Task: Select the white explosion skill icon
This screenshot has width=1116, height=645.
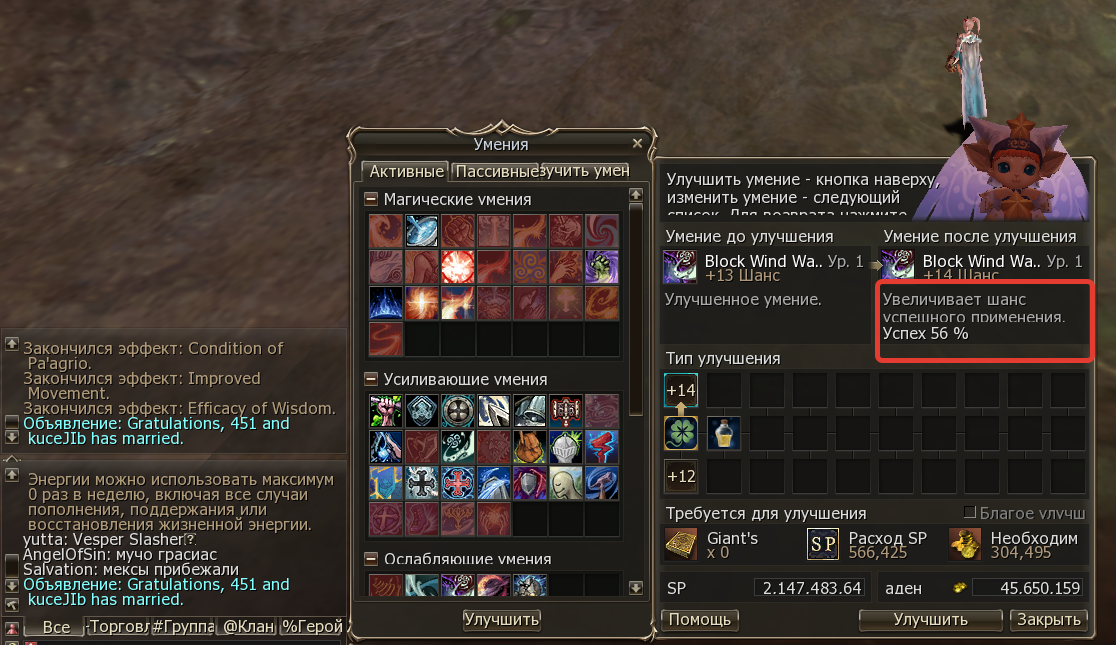Action: 457,267
